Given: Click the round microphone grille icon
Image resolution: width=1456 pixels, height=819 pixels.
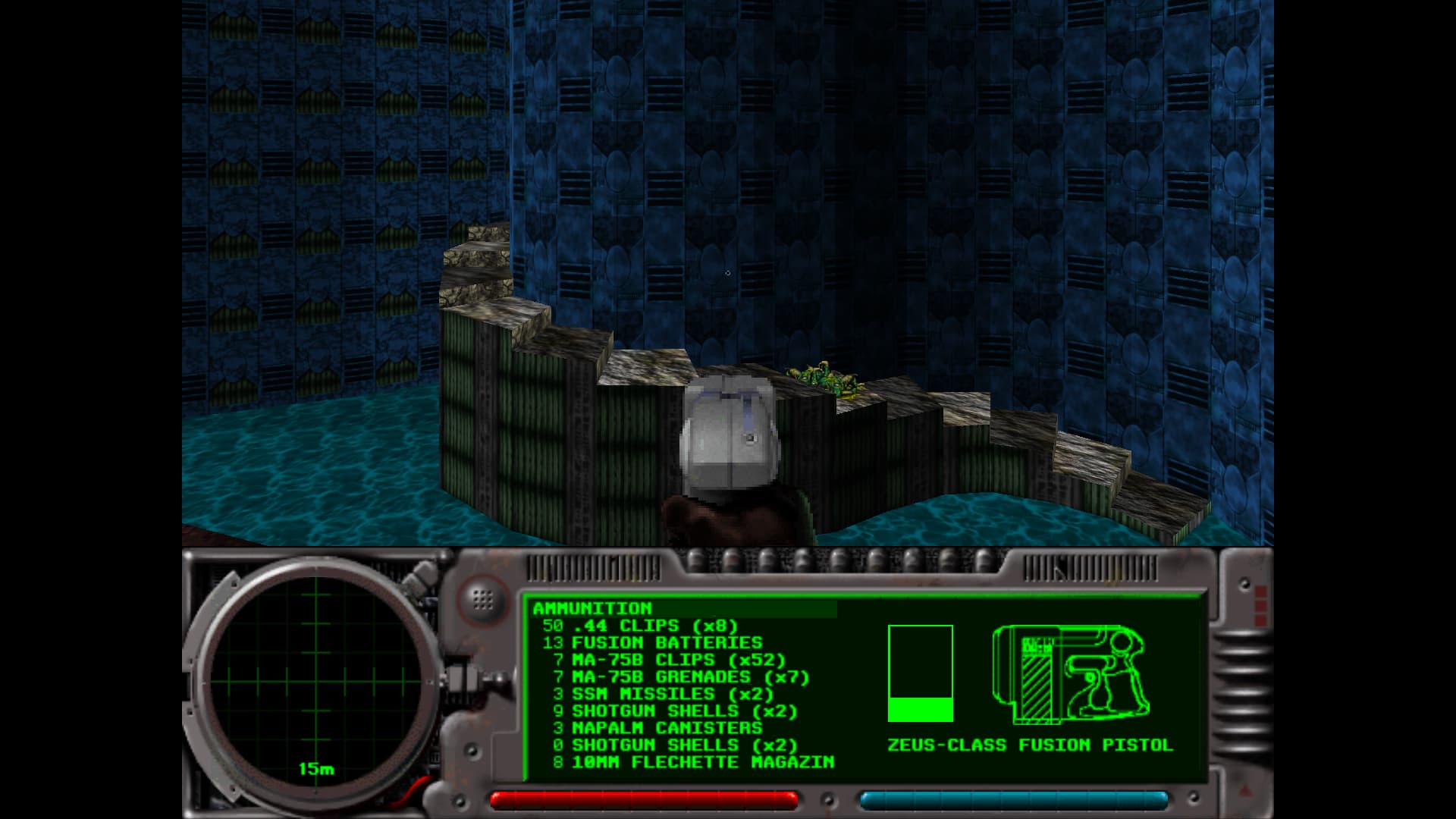Looking at the screenshot, I should pos(482,599).
